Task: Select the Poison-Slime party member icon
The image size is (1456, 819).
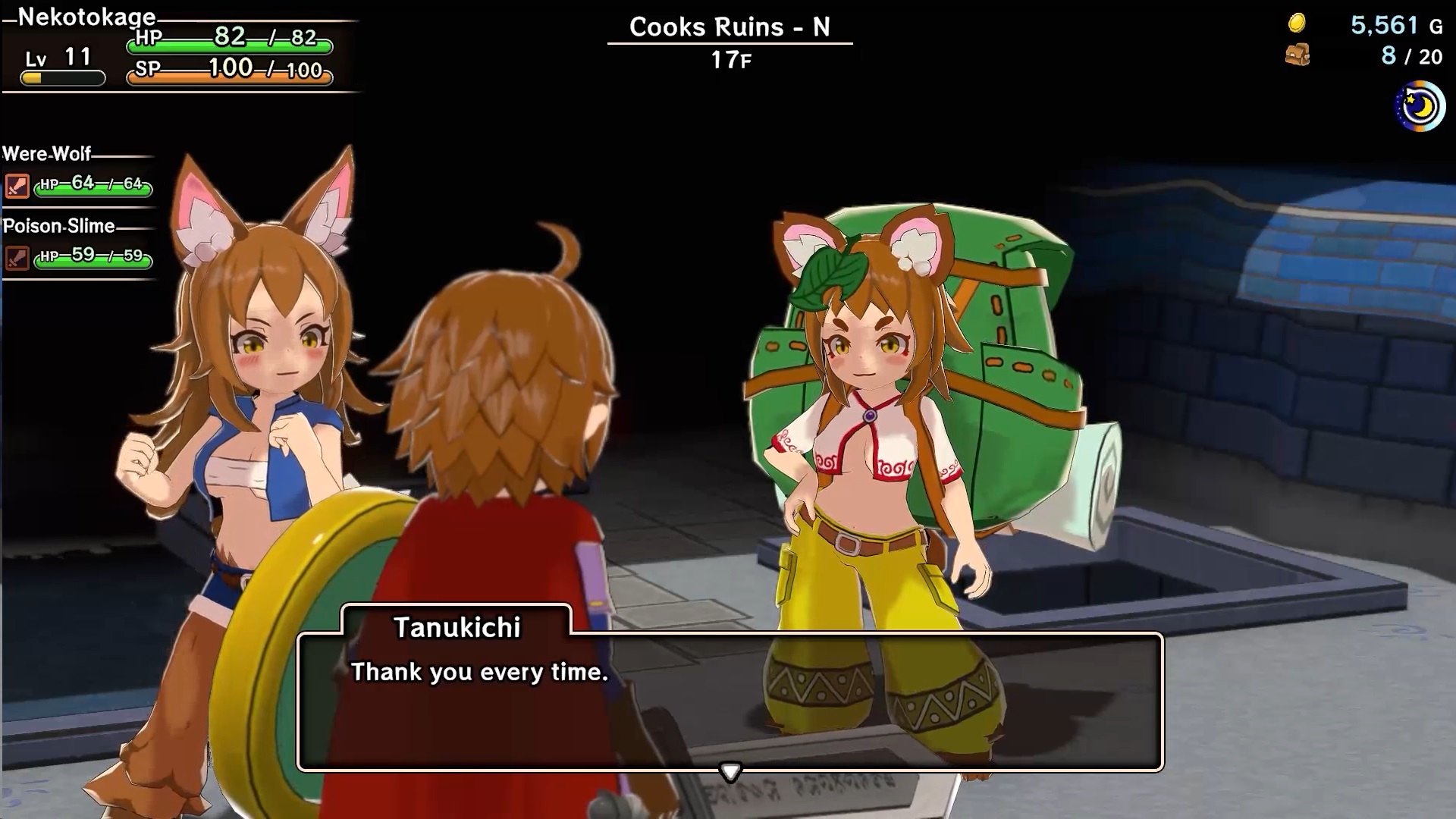Action: [x=17, y=257]
